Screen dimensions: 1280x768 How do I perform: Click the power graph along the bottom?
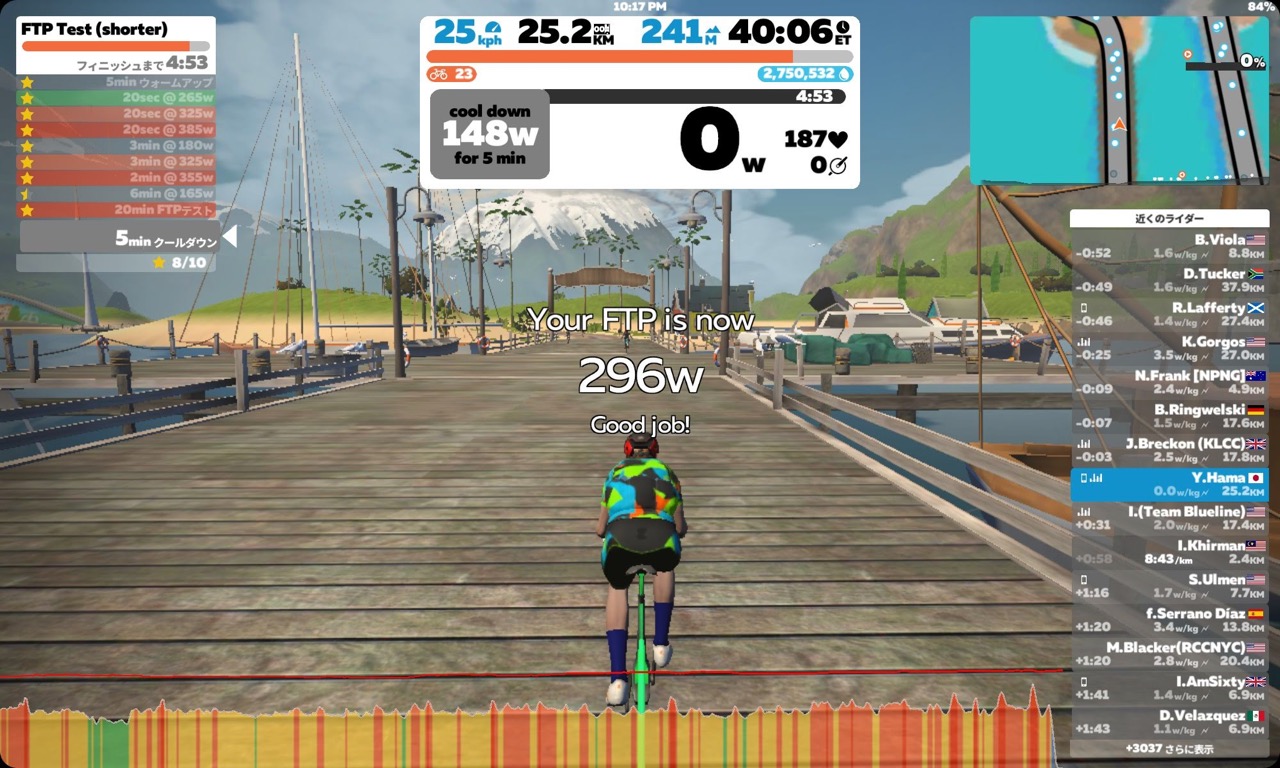pos(525,732)
